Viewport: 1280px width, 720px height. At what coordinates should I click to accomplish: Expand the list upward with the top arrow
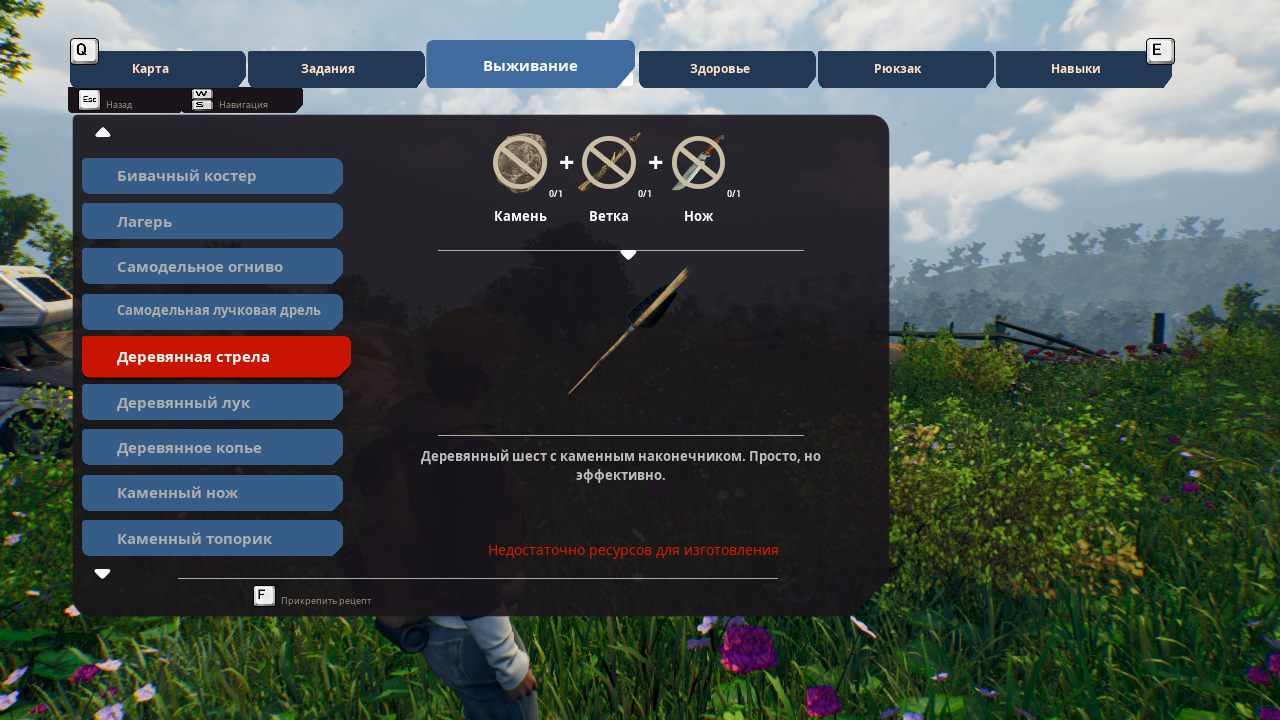coord(103,132)
